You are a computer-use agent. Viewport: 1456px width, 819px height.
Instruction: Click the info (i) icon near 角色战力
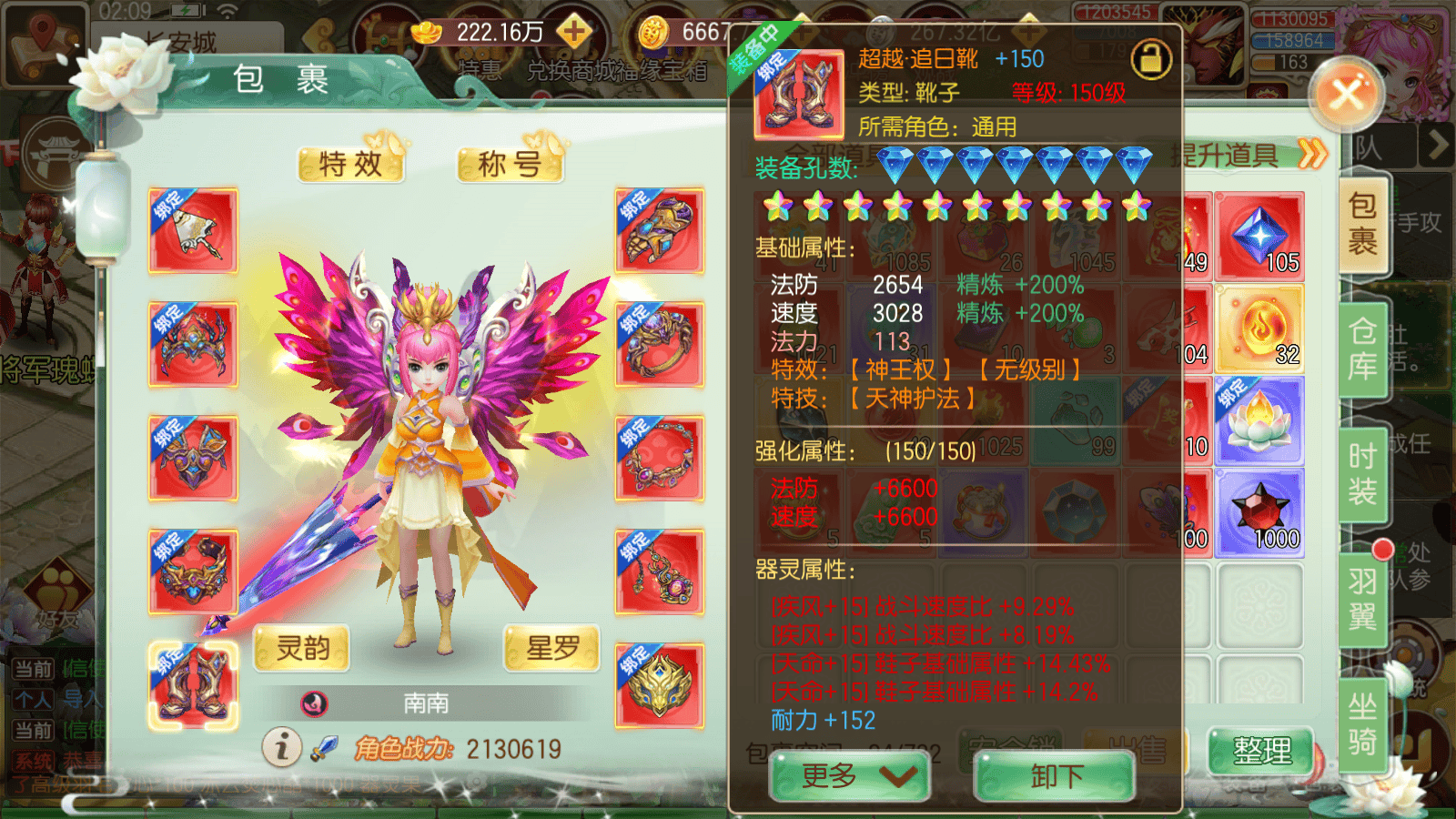click(x=282, y=749)
